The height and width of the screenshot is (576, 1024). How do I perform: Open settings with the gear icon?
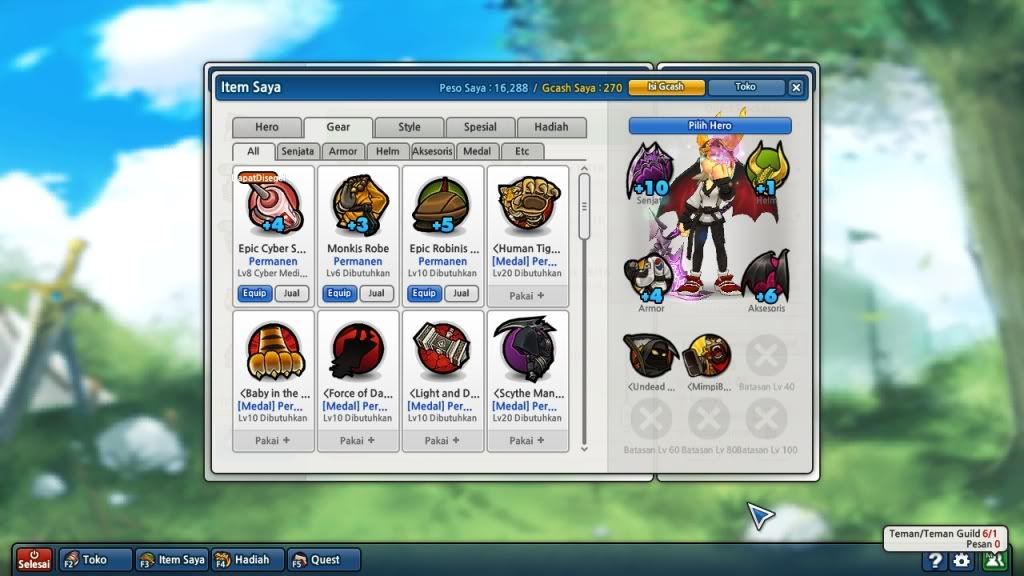(x=961, y=560)
